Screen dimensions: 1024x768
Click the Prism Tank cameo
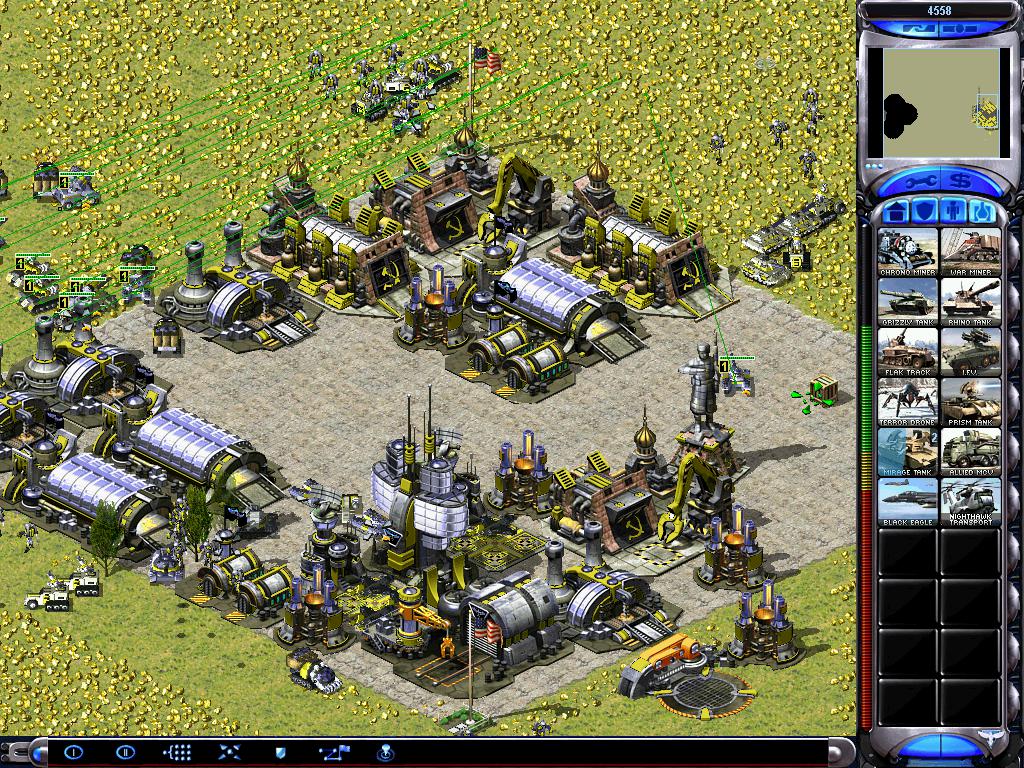pos(970,401)
